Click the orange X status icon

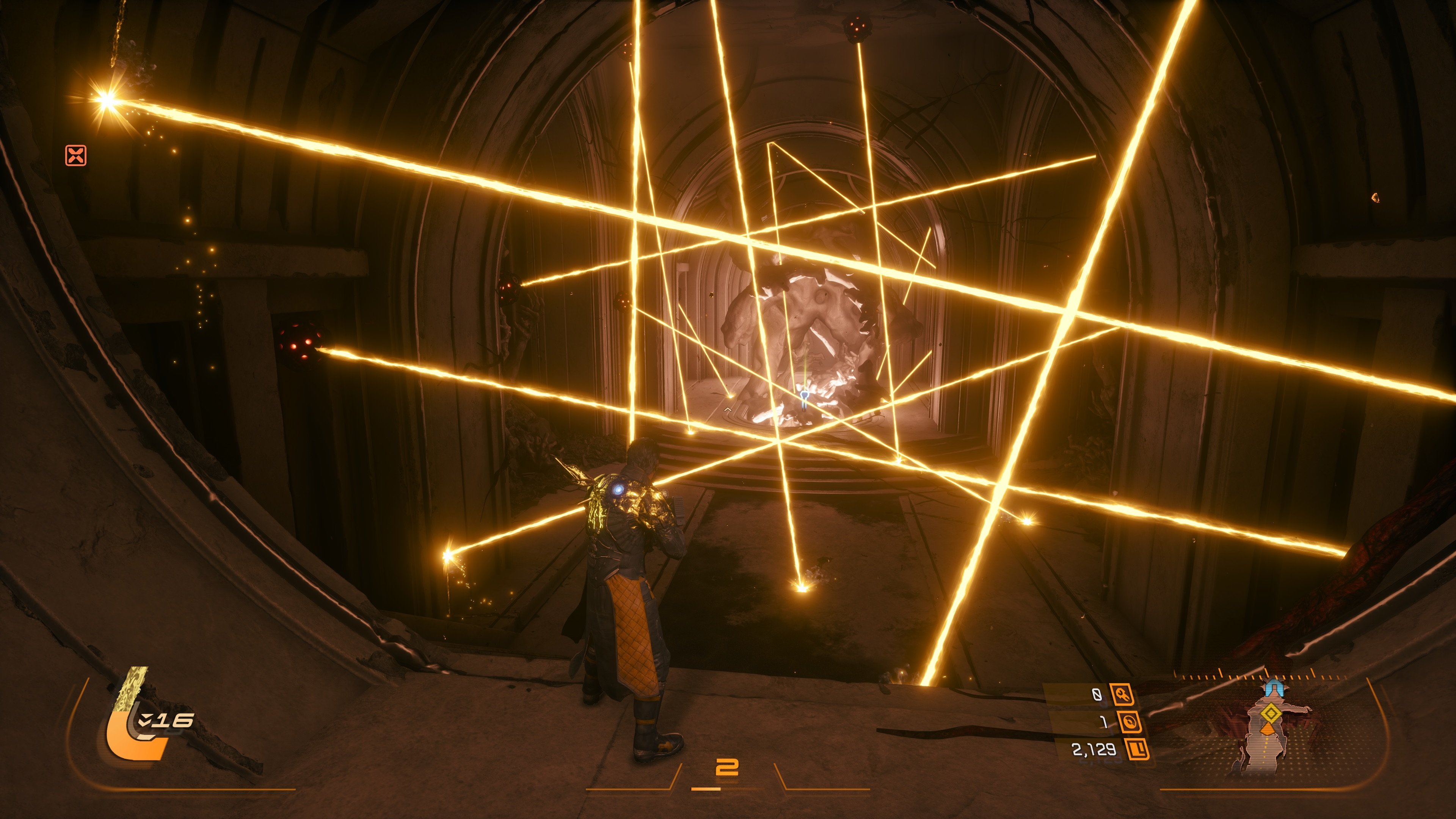[76, 155]
